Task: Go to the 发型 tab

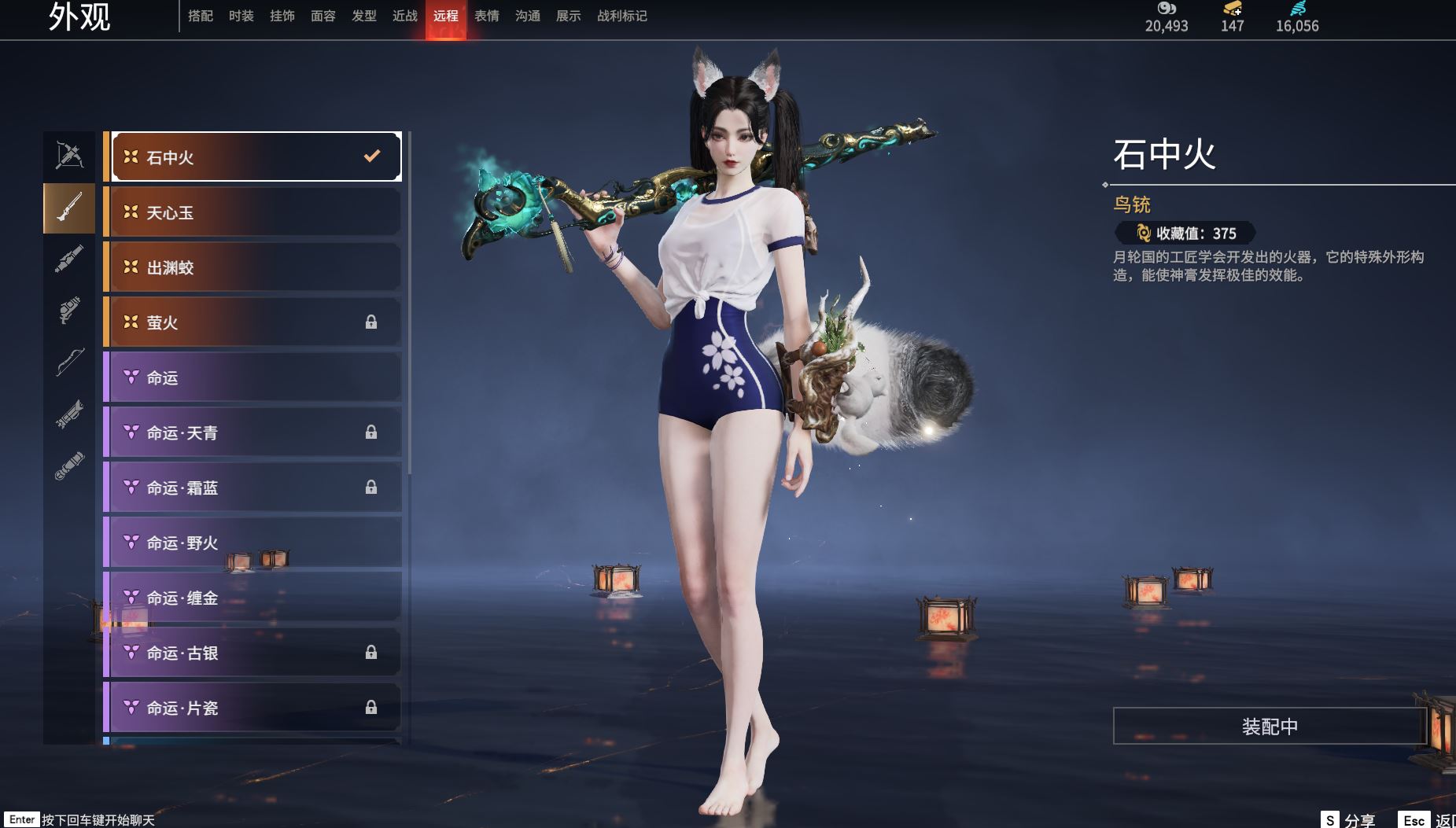Action: 364,16
